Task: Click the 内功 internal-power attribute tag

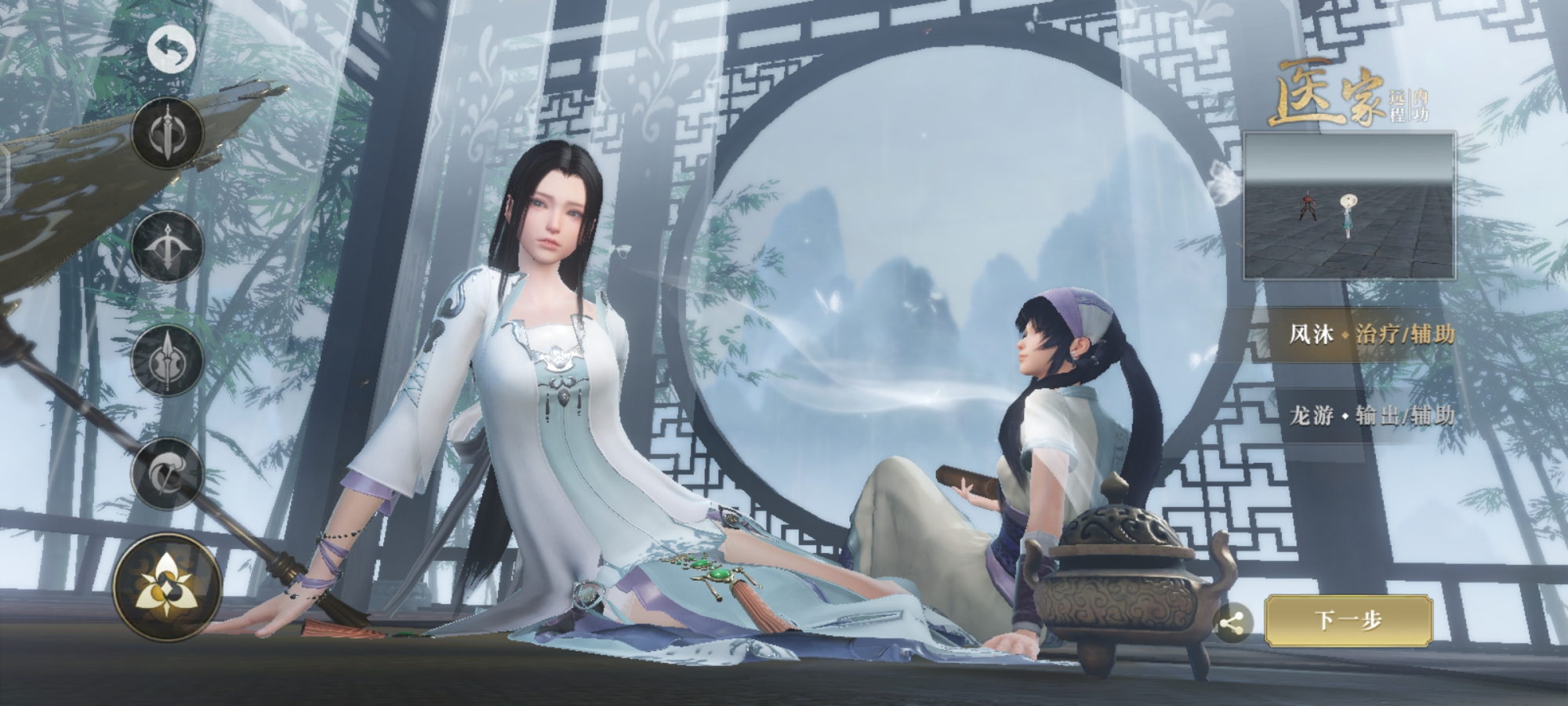Action: click(1420, 105)
